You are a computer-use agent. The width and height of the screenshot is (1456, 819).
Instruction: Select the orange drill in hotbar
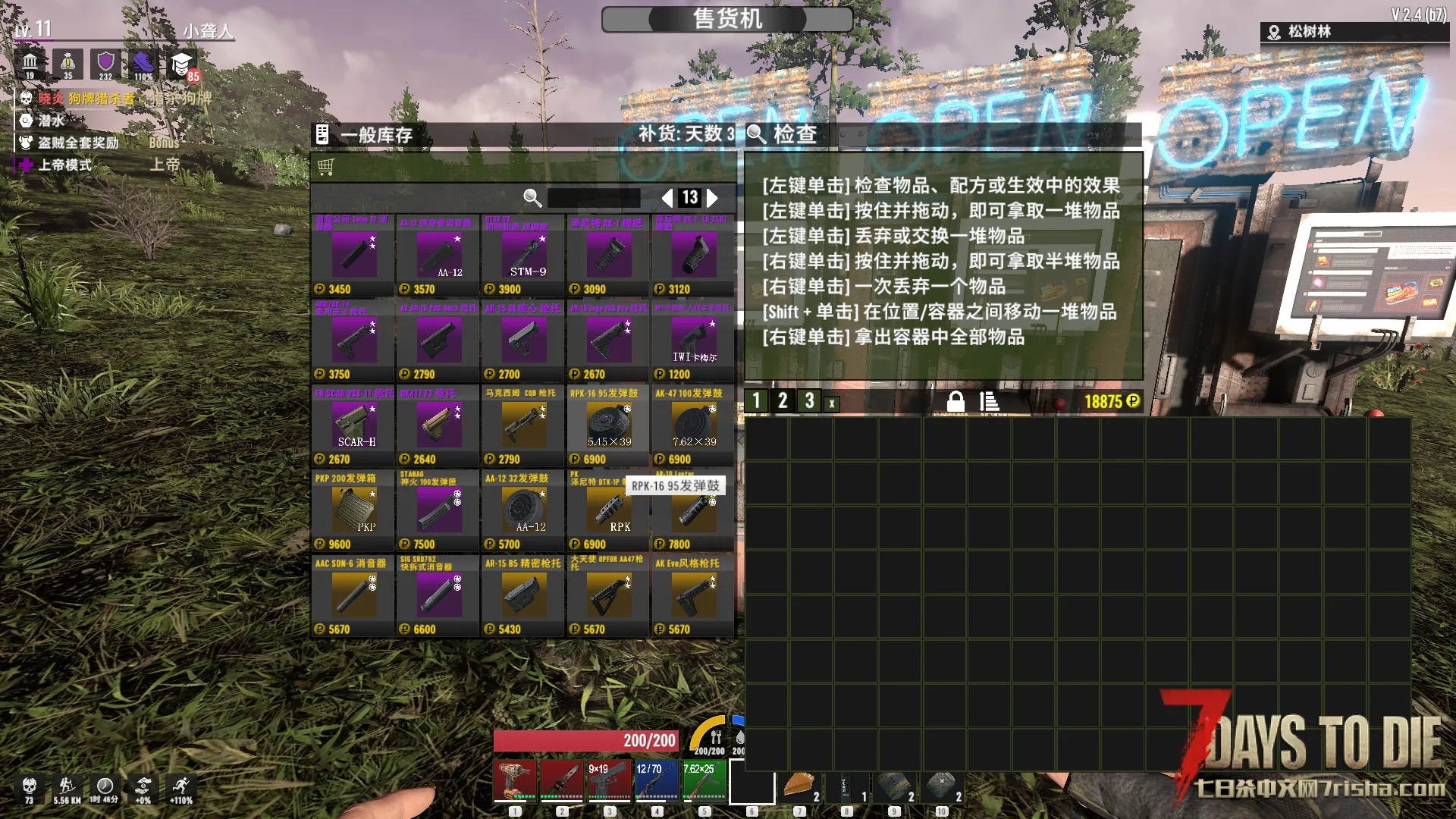point(515,781)
